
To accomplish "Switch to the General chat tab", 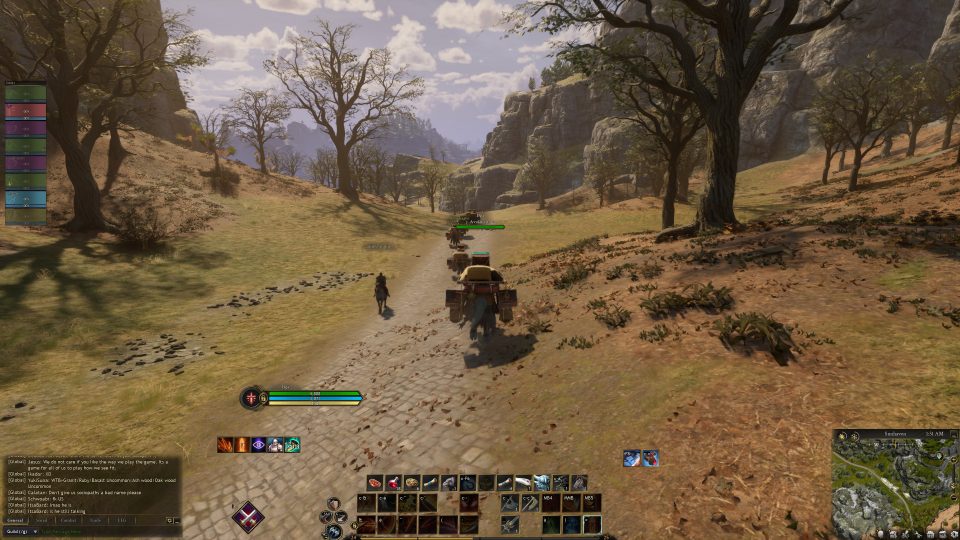I will coord(15,520).
